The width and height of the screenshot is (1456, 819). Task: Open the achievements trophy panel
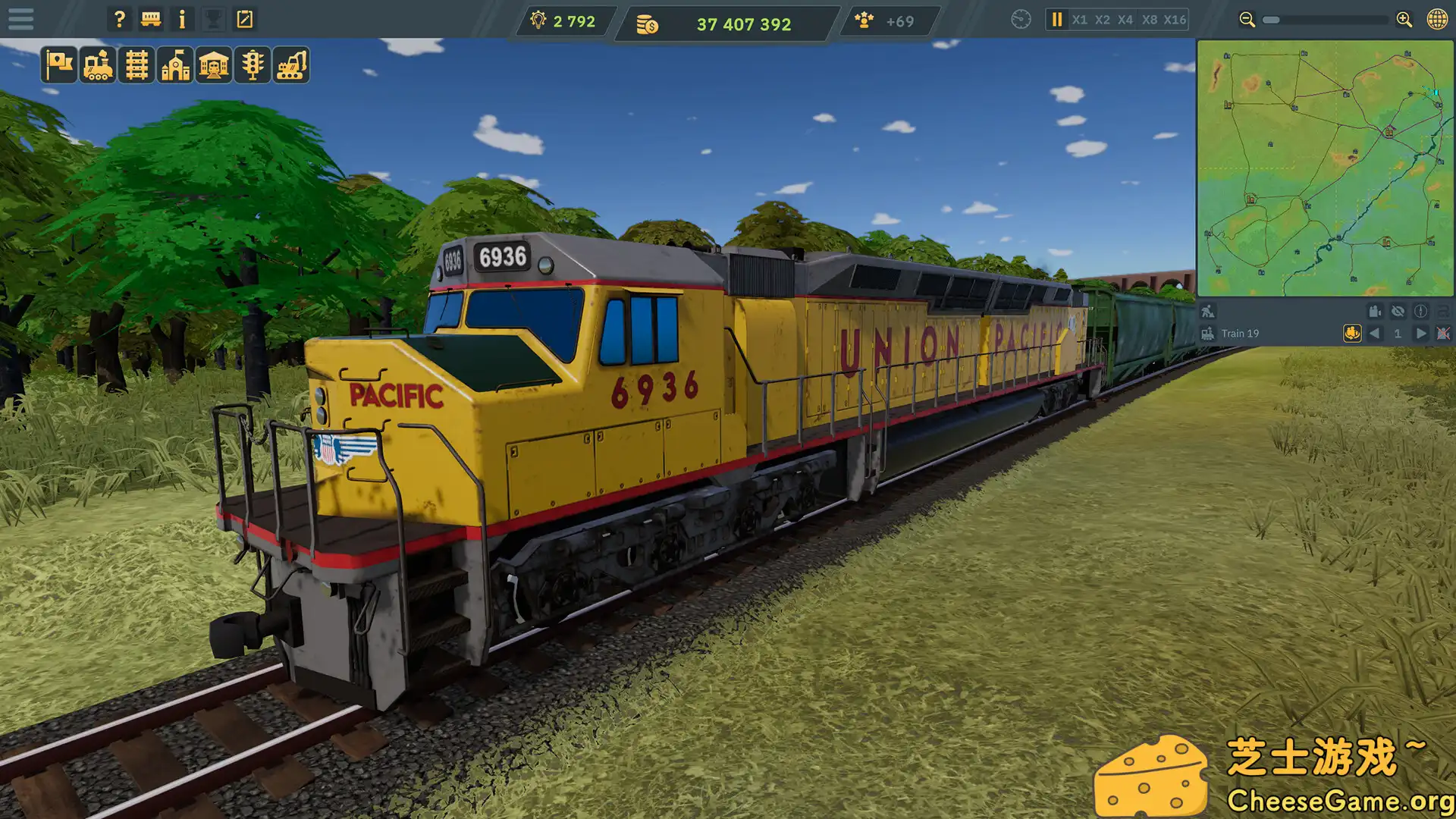coord(212,19)
